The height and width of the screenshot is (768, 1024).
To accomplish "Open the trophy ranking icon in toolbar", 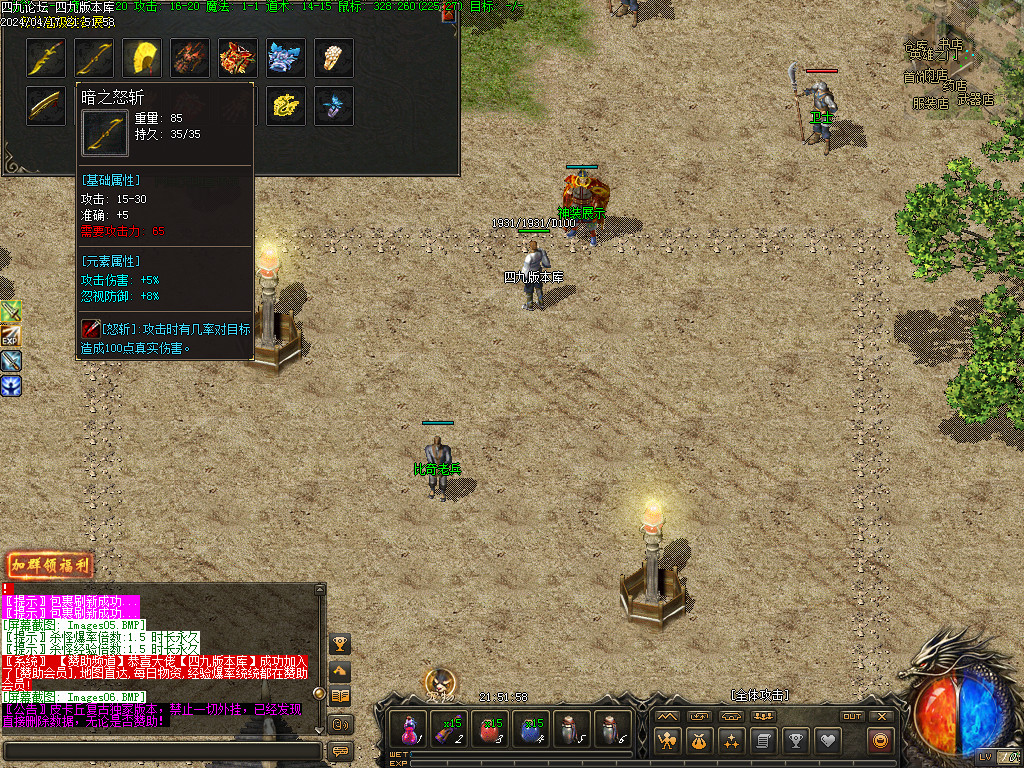I will coord(795,741).
